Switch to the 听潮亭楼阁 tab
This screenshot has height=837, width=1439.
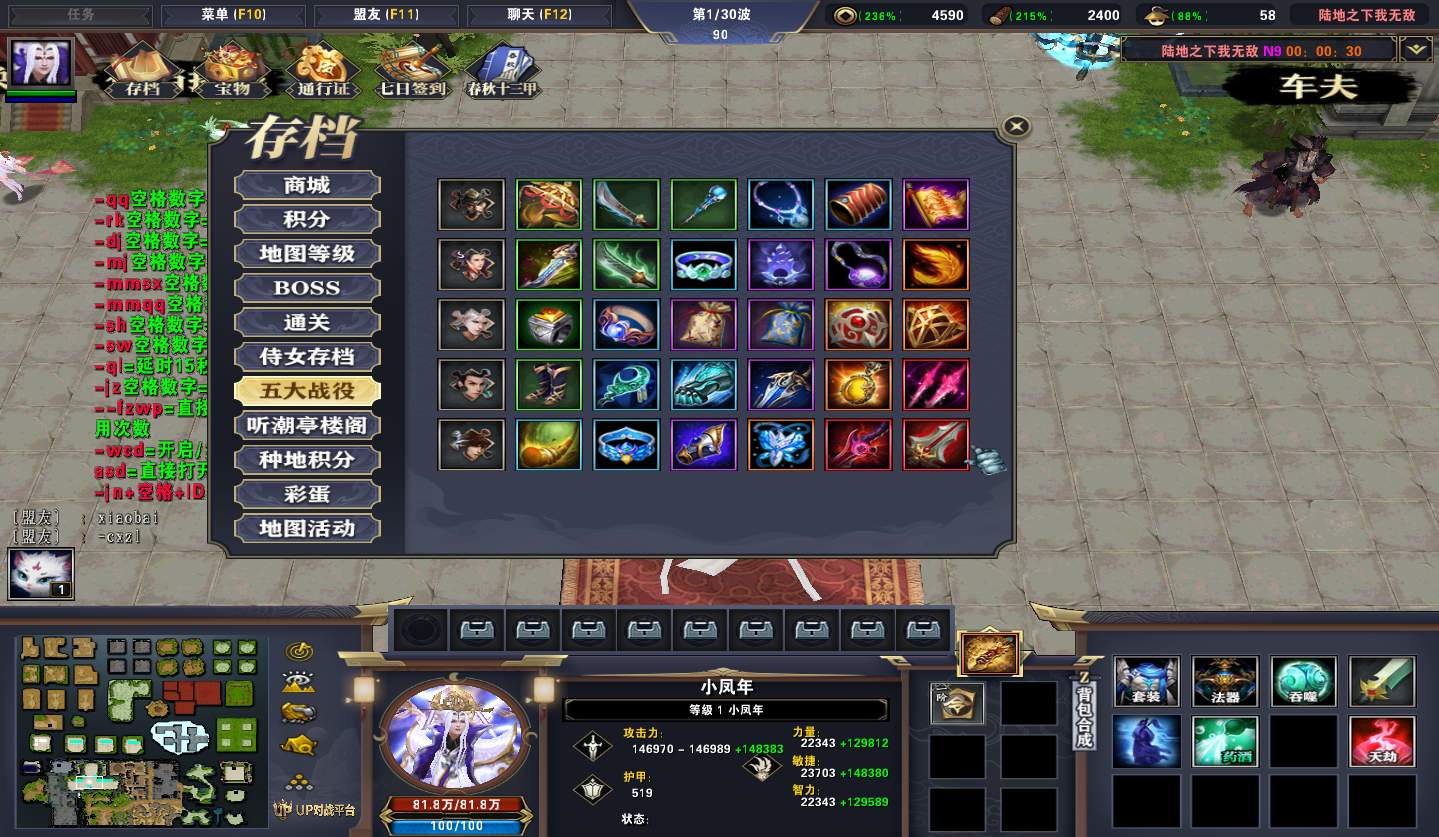click(307, 426)
